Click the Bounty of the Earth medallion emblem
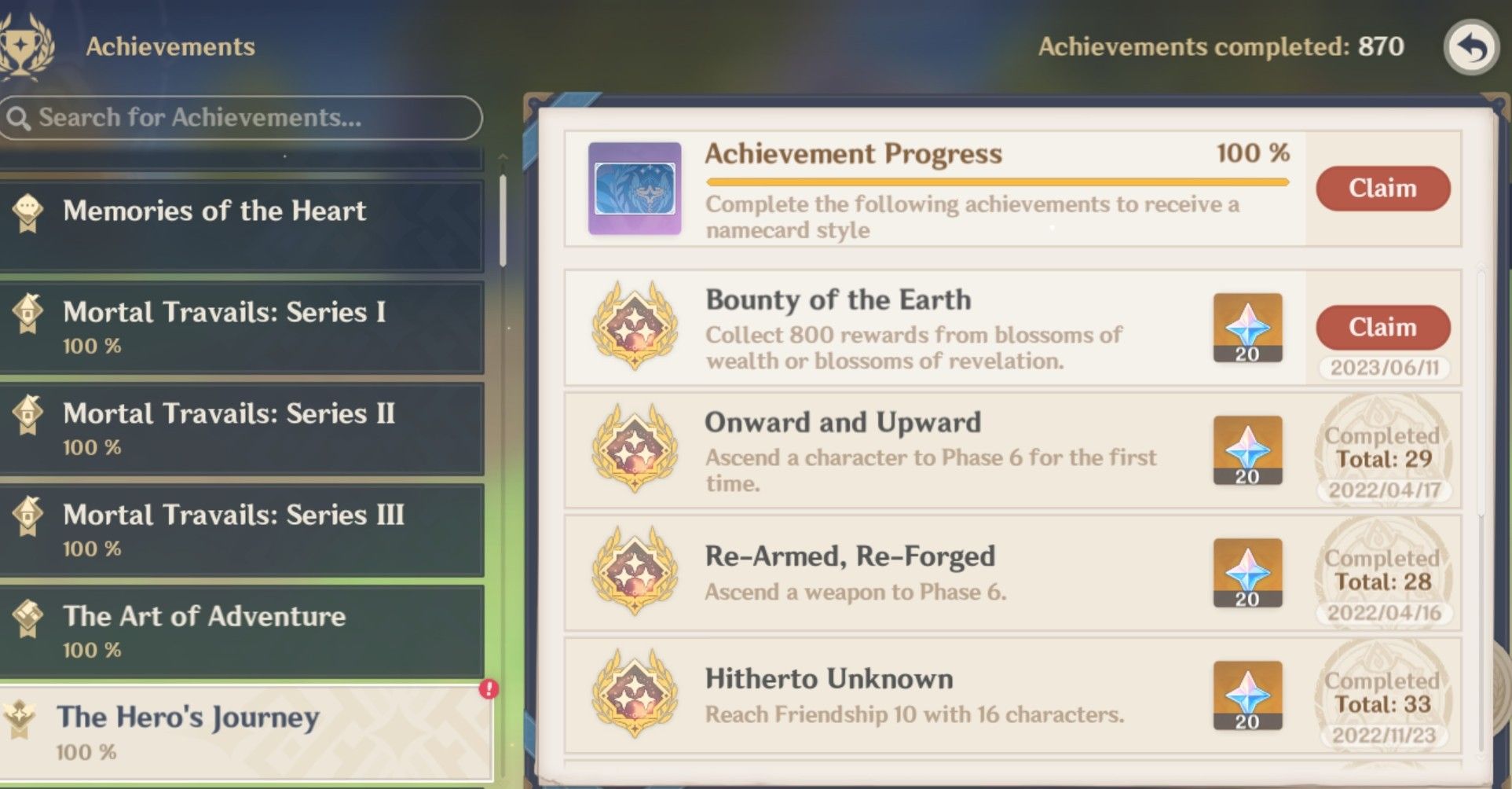This screenshot has height=789, width=1512. (x=635, y=328)
